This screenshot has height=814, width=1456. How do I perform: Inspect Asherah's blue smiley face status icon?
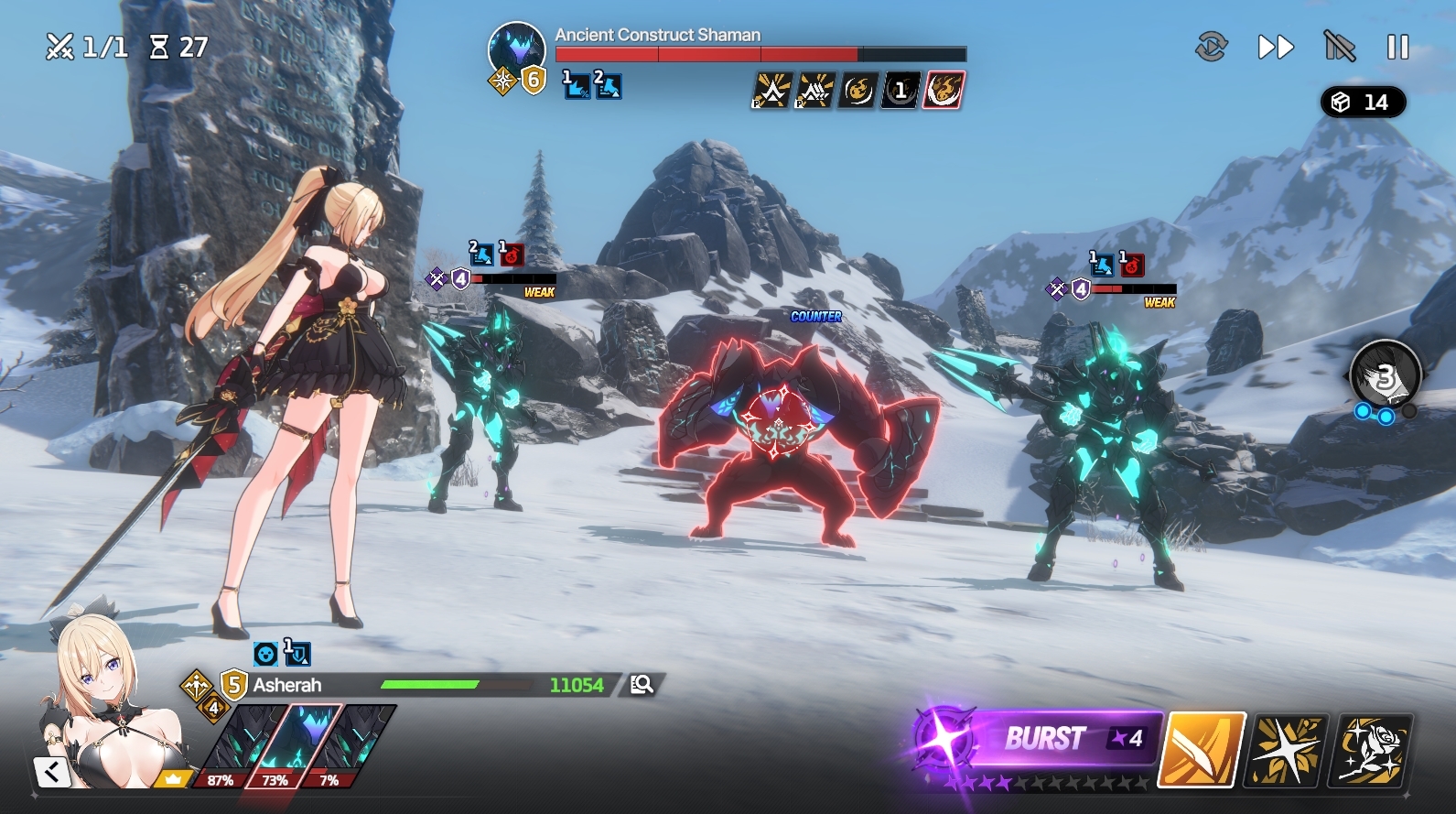[265, 654]
